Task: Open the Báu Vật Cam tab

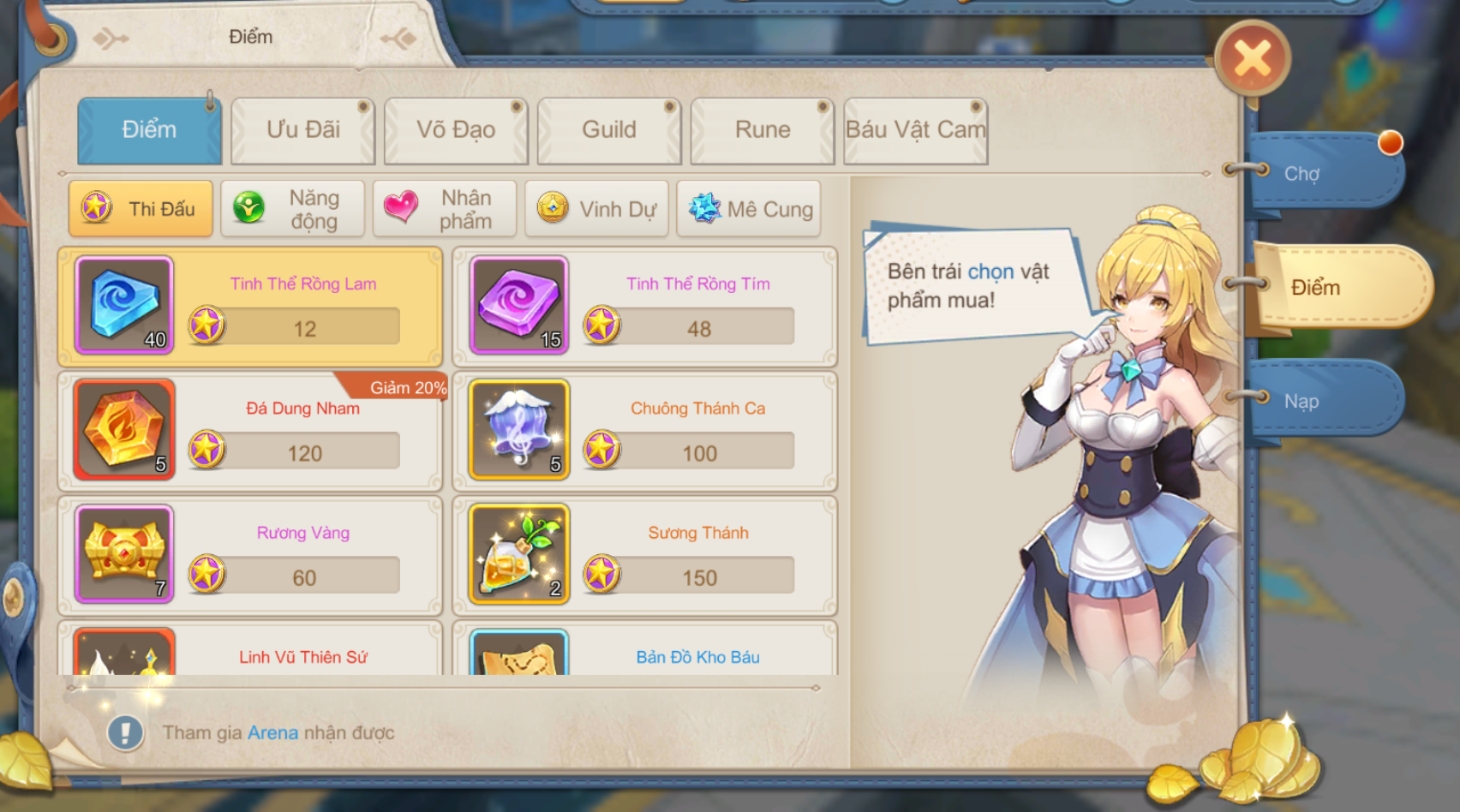Action: pos(915,129)
